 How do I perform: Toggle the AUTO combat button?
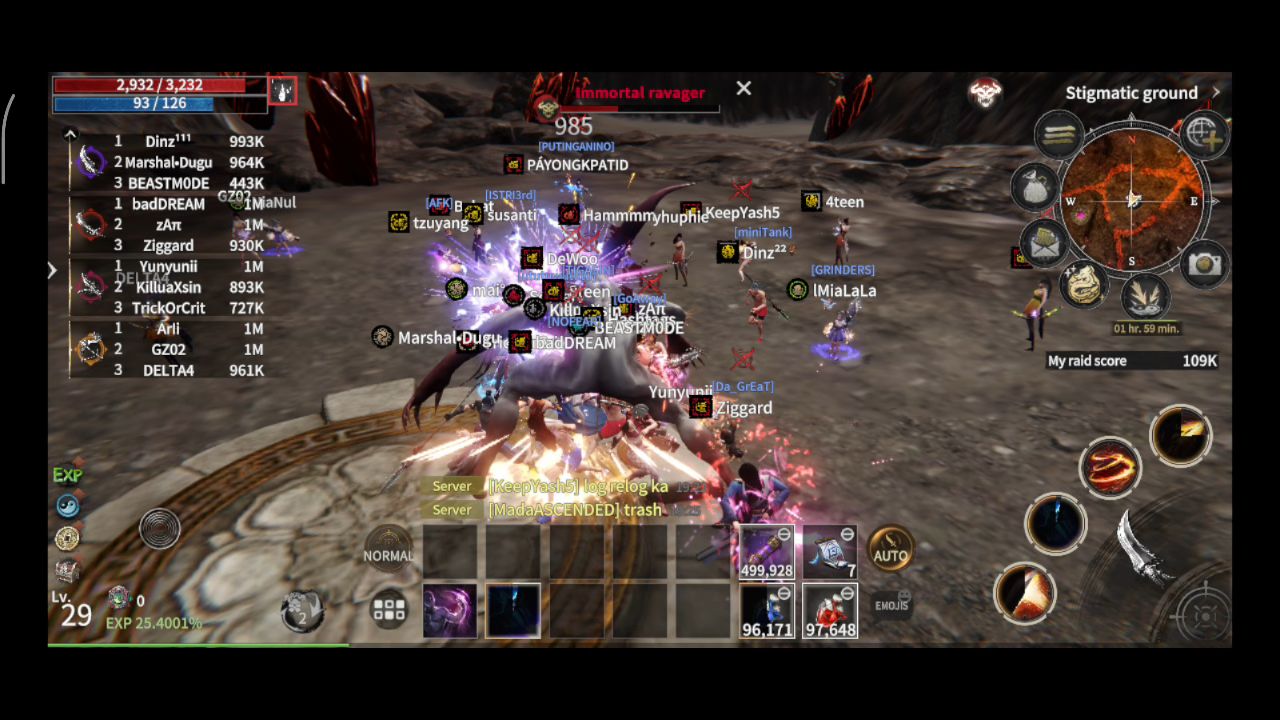coord(890,550)
